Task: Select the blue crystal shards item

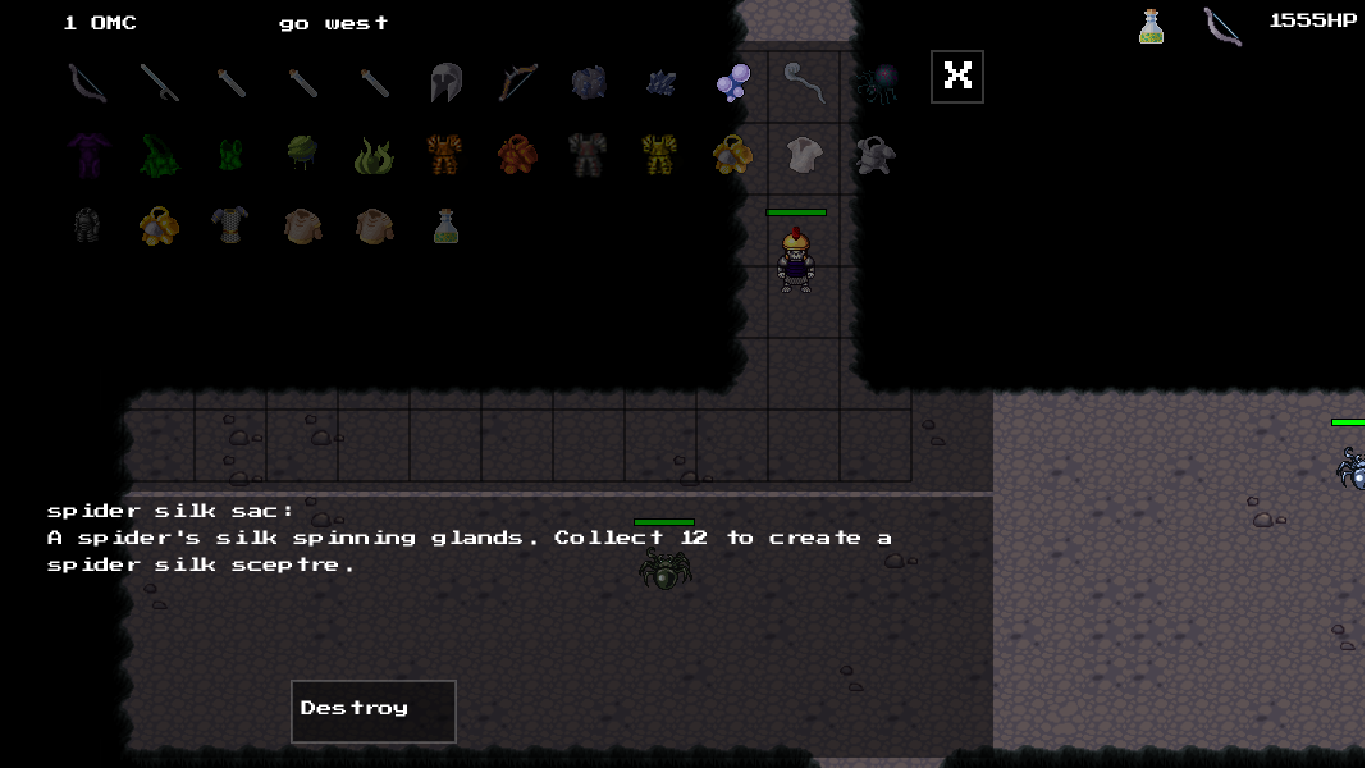Action: 659,84
